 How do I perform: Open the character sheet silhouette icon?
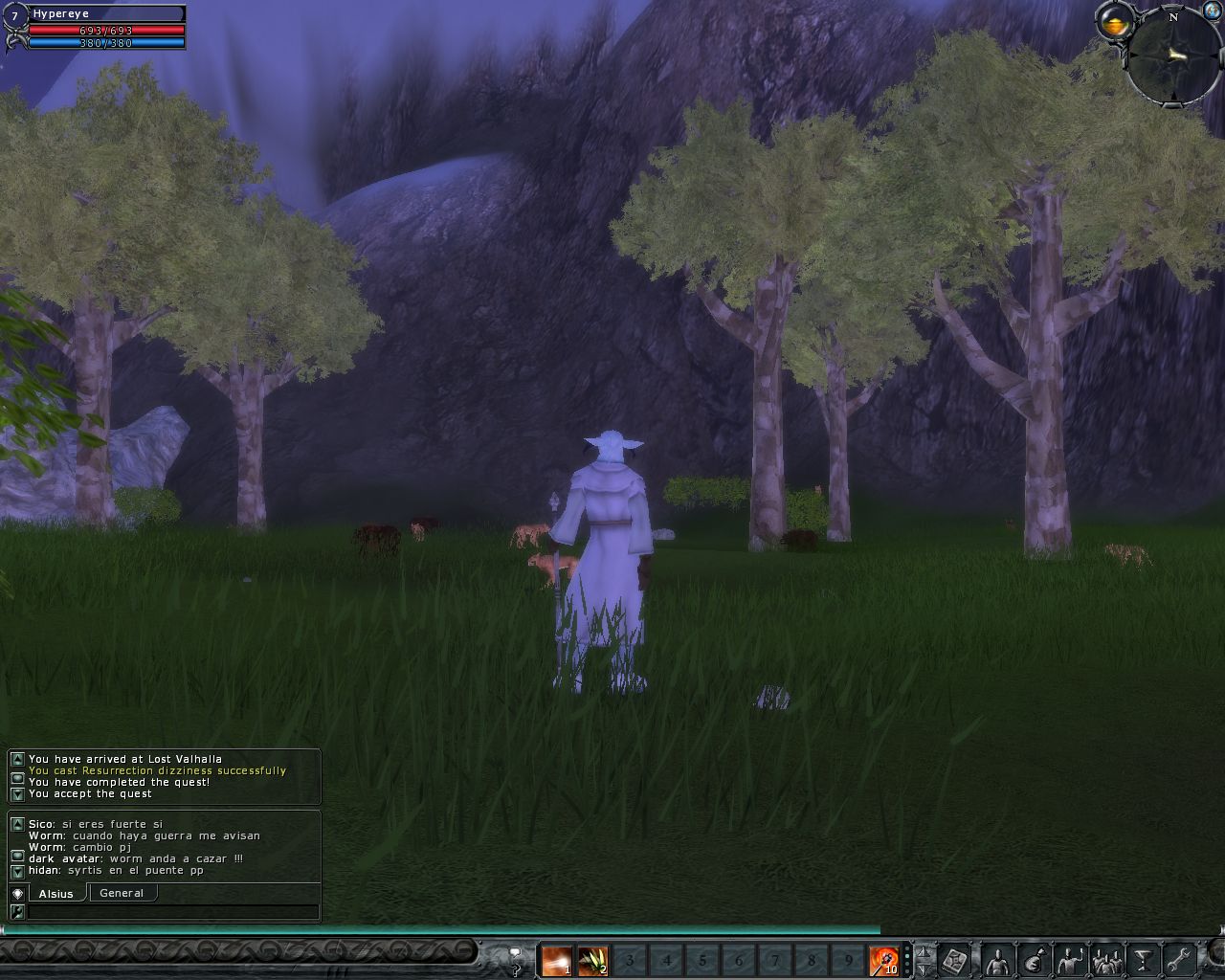point(997,960)
